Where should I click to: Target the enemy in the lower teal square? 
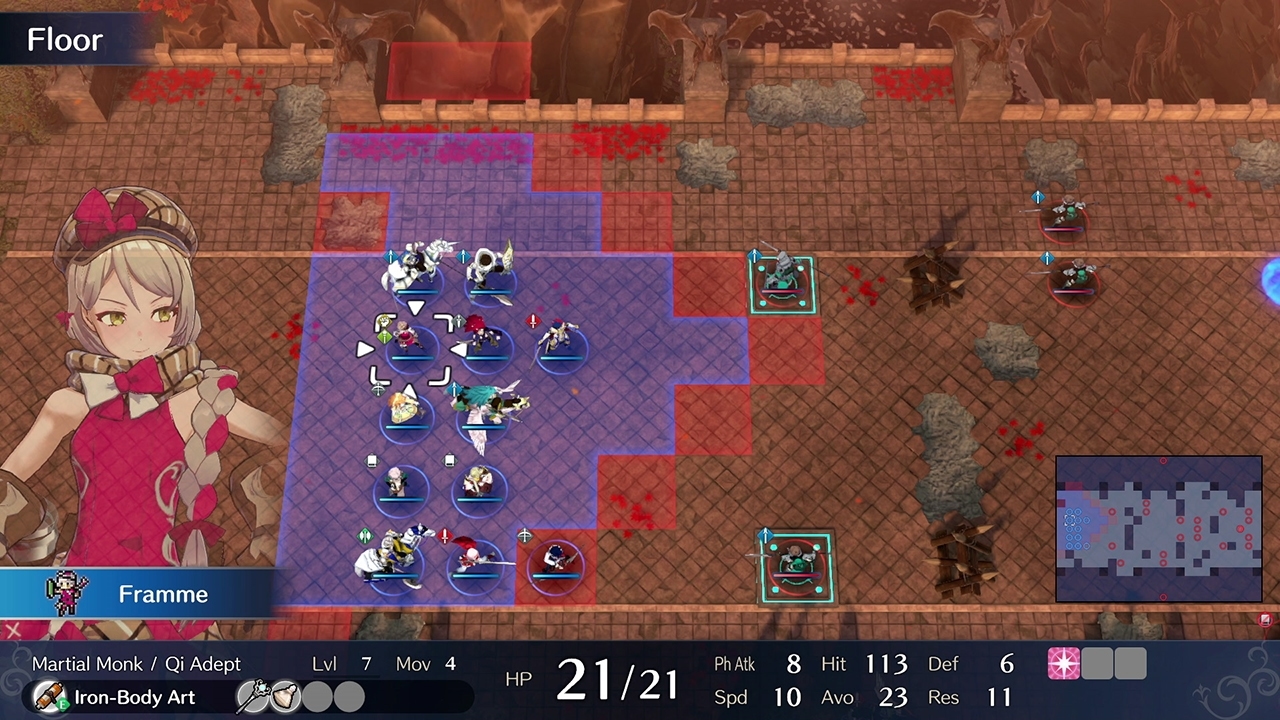(796, 567)
